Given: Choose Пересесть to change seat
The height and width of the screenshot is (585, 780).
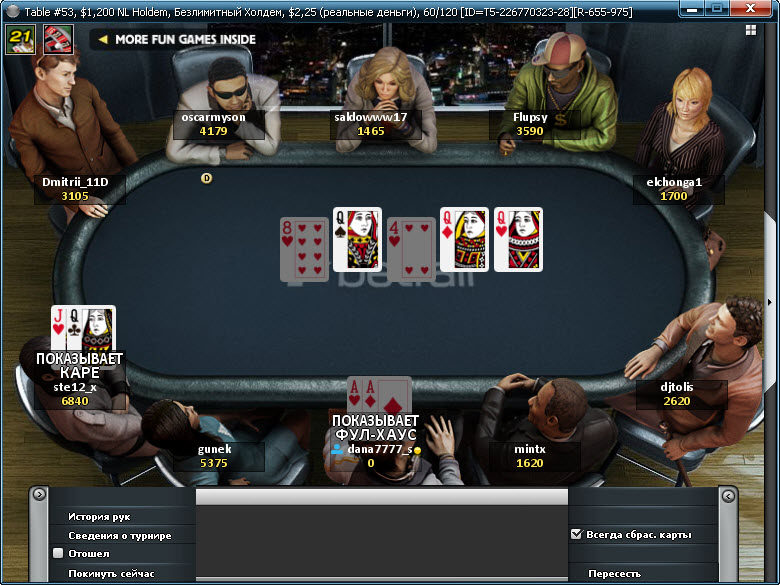Looking at the screenshot, I should click(x=614, y=573).
